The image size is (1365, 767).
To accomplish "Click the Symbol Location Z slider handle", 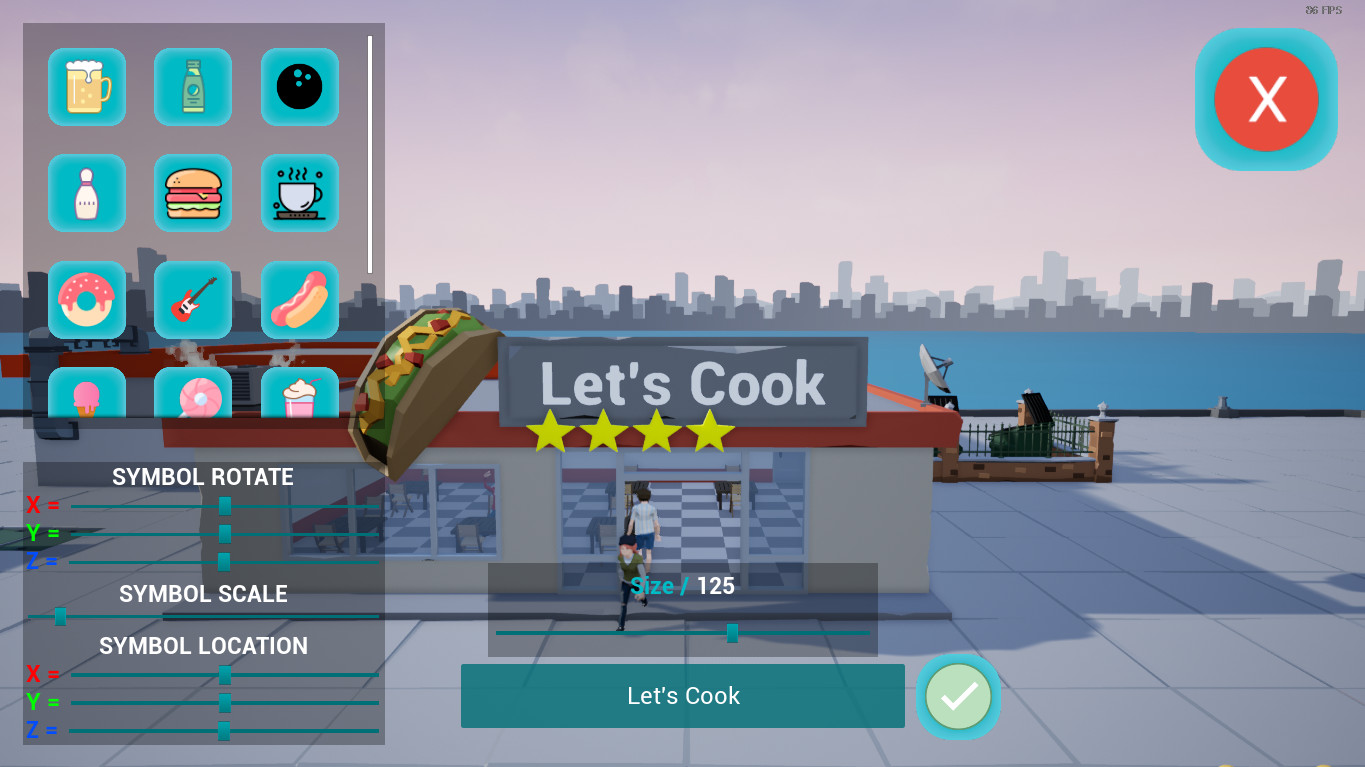I will [224, 731].
